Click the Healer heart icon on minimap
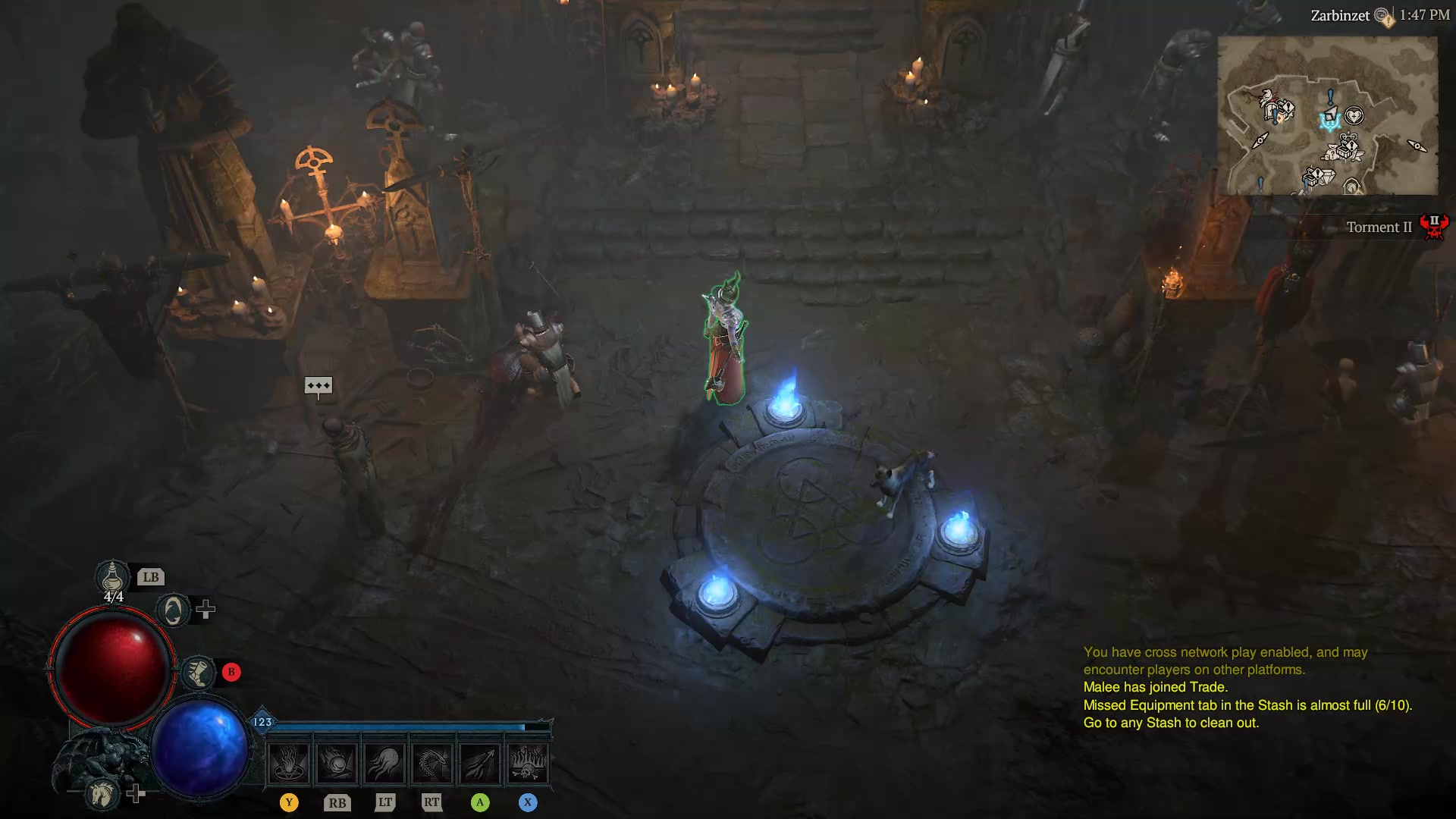Viewport: 1456px width, 819px height. tap(1354, 115)
